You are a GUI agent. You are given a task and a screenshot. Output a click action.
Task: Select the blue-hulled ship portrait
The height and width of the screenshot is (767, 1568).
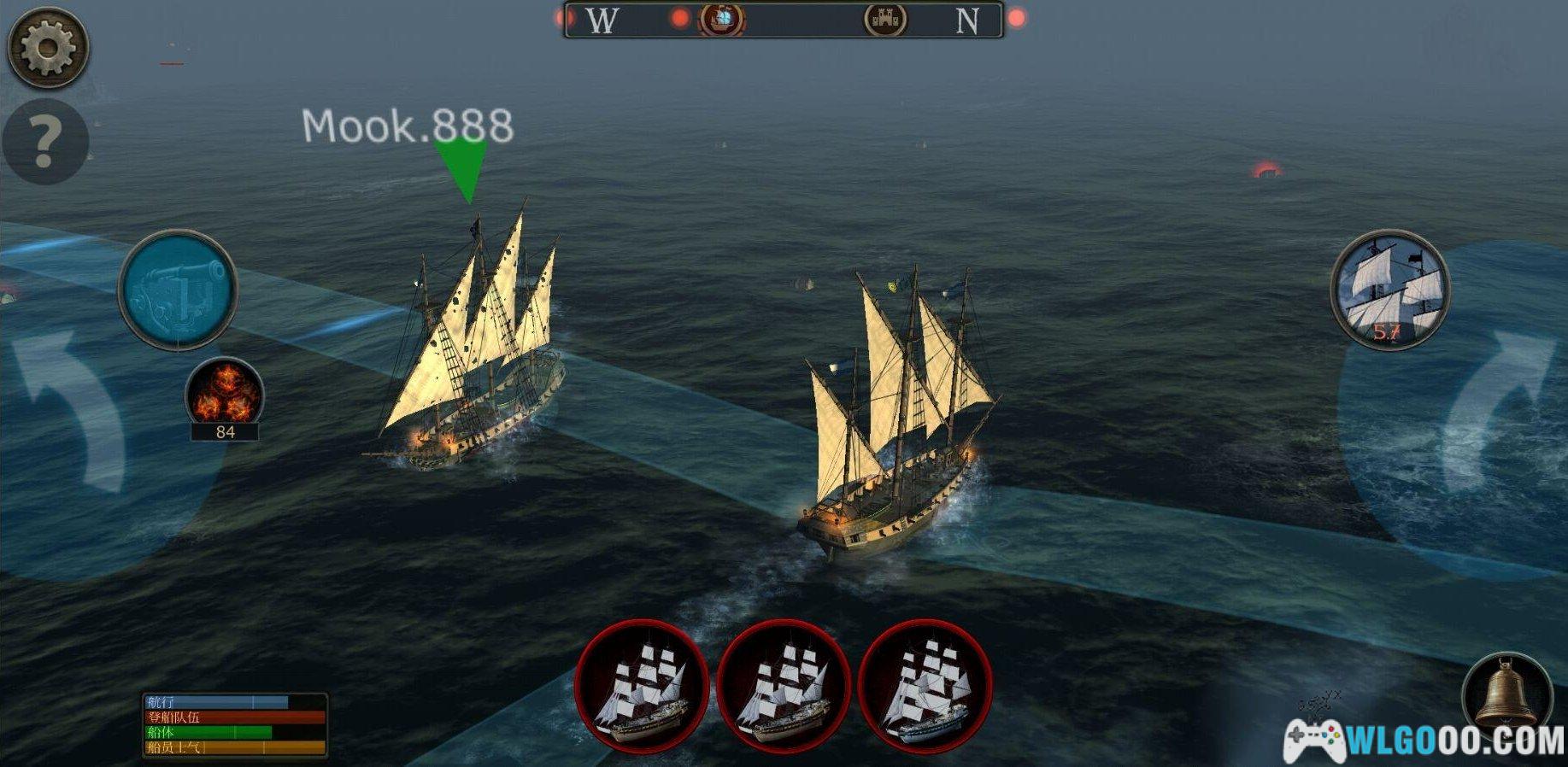(925, 687)
